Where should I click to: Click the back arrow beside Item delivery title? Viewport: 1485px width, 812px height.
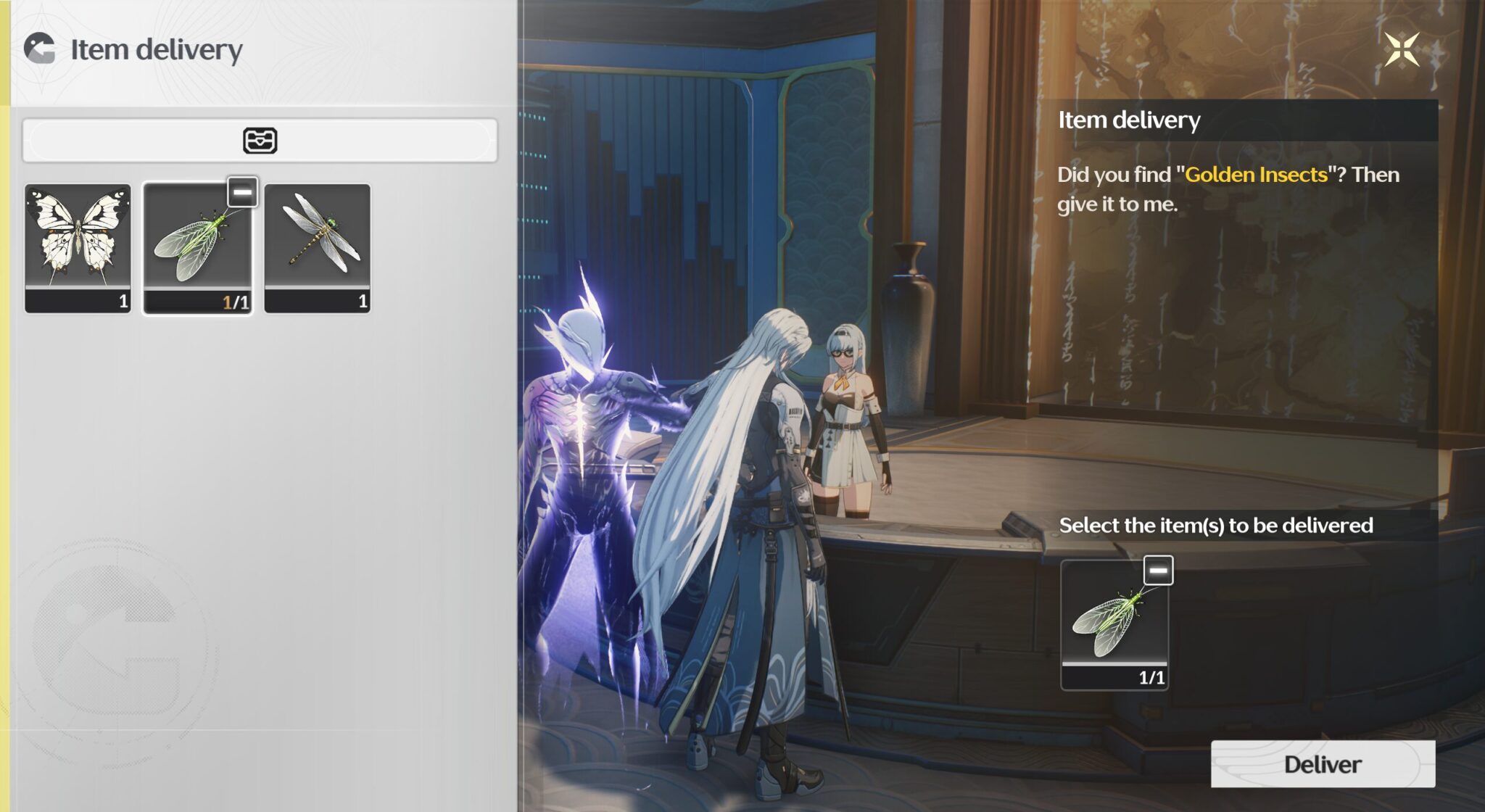click(x=41, y=49)
